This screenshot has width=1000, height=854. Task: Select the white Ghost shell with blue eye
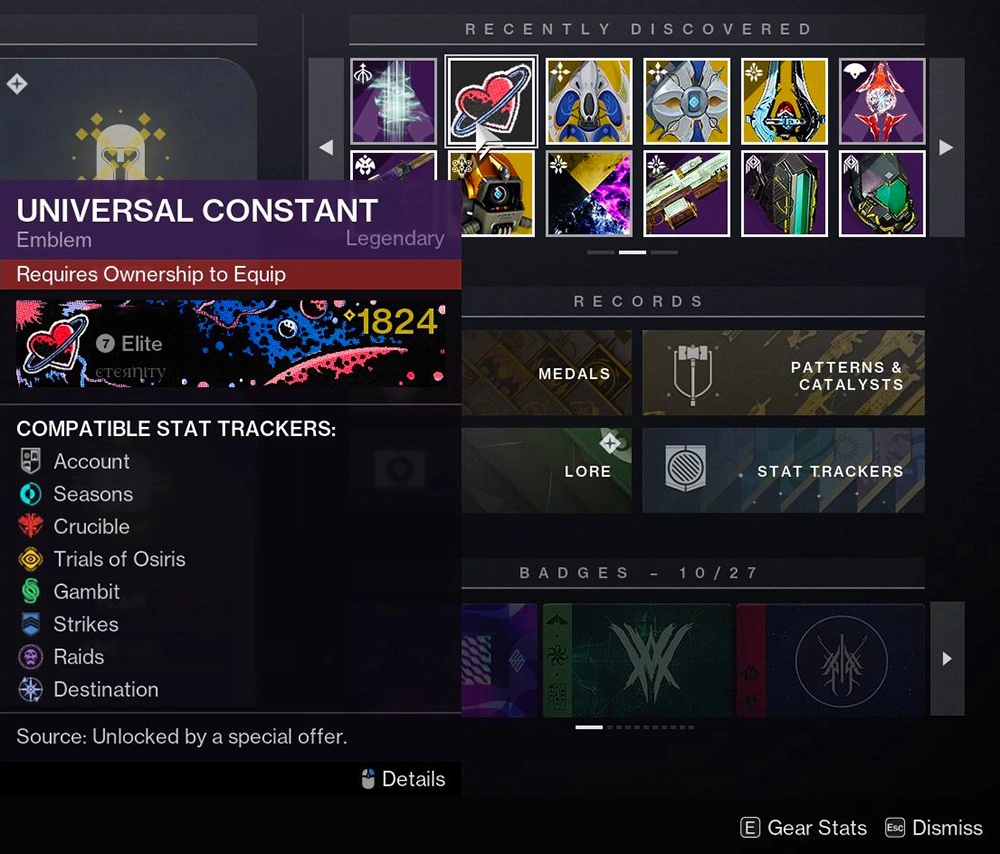click(687, 101)
